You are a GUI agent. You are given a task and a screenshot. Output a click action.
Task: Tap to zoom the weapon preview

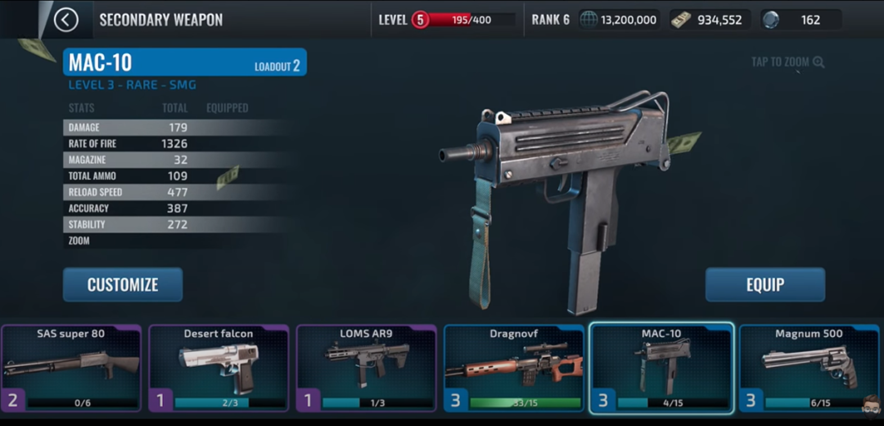[788, 63]
